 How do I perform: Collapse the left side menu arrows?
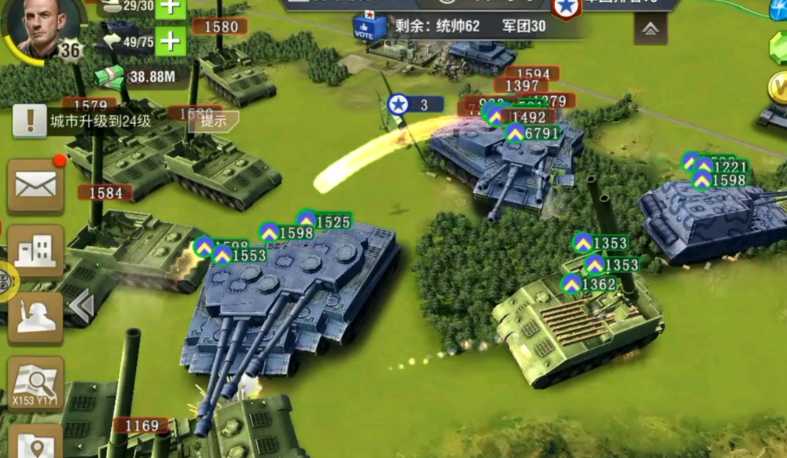pos(82,305)
